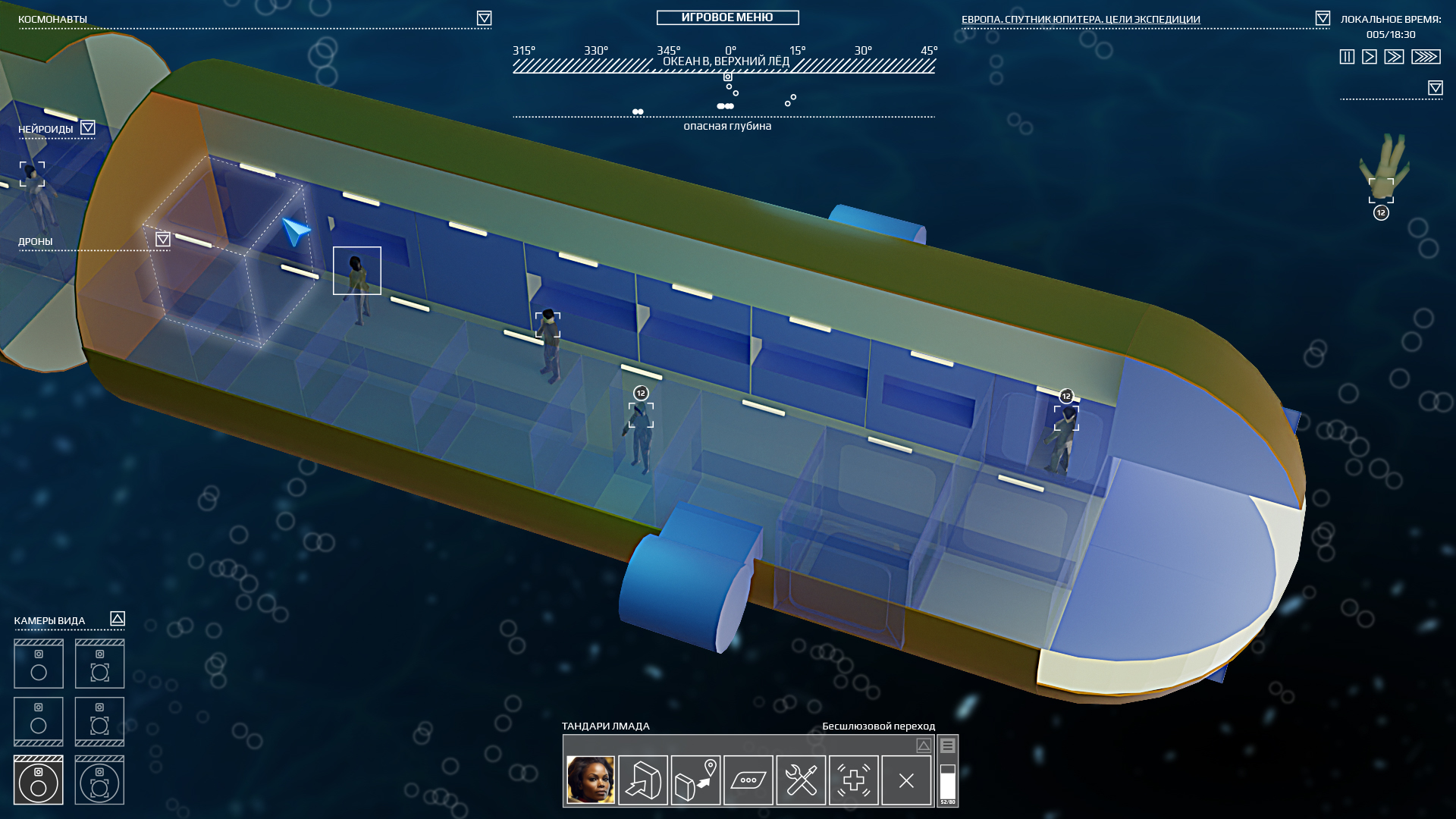Activate the medical cross action

854,780
